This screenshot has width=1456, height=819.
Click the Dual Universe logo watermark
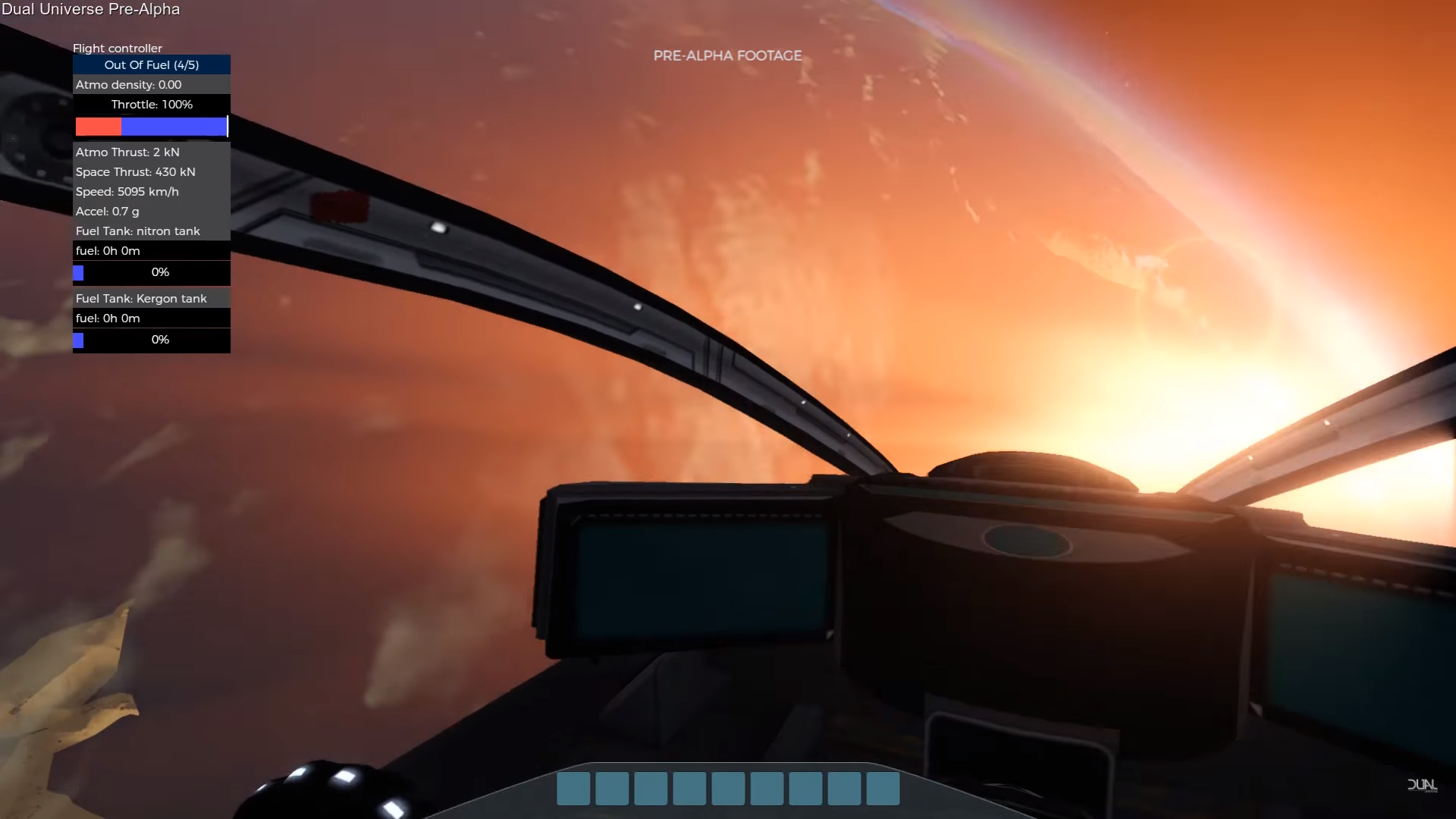(1424, 786)
